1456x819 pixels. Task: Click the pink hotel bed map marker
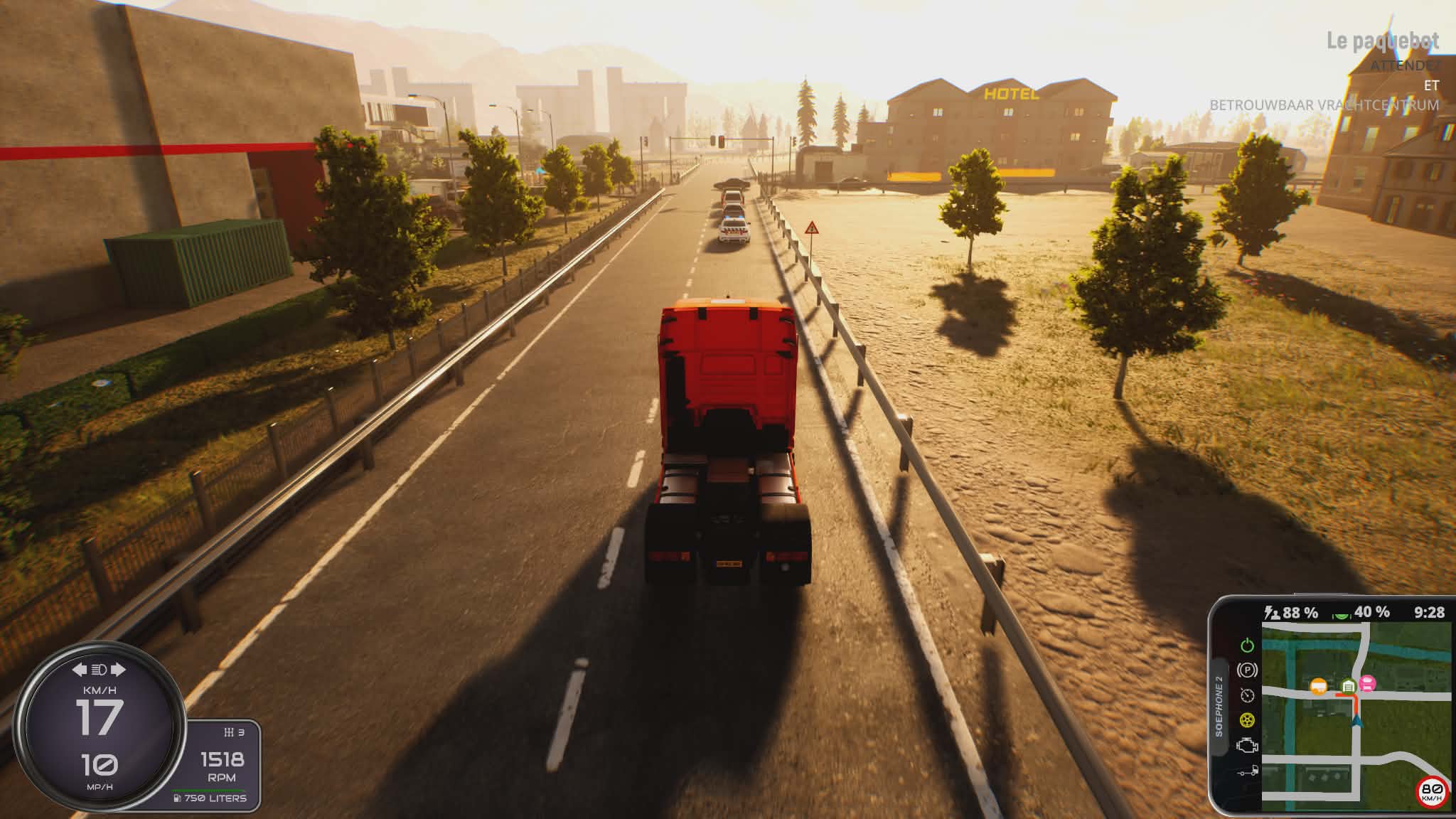point(1367,684)
